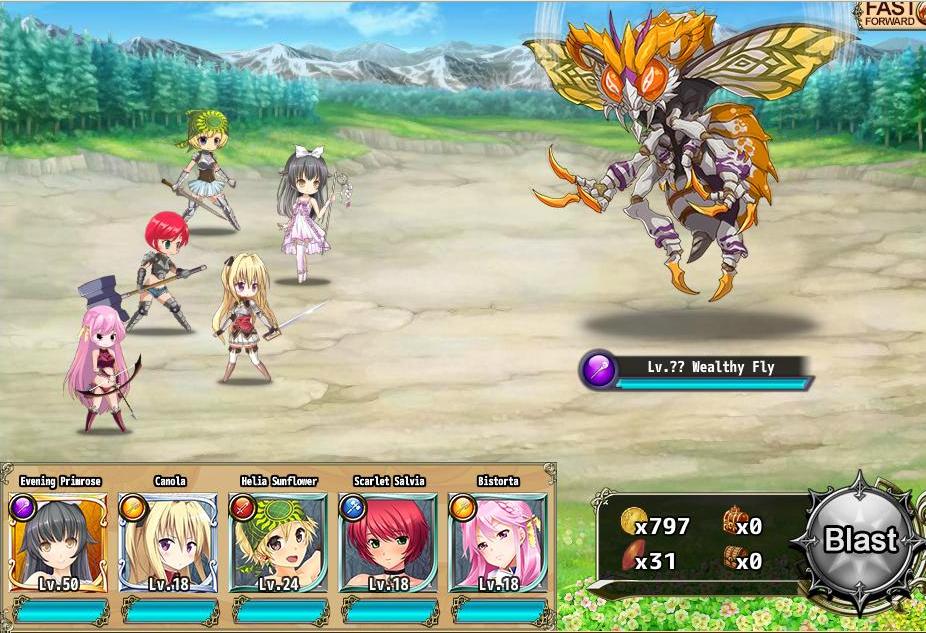Screen dimensions: 926x633
Task: Choose Canola's character portrait
Action: click(x=169, y=542)
